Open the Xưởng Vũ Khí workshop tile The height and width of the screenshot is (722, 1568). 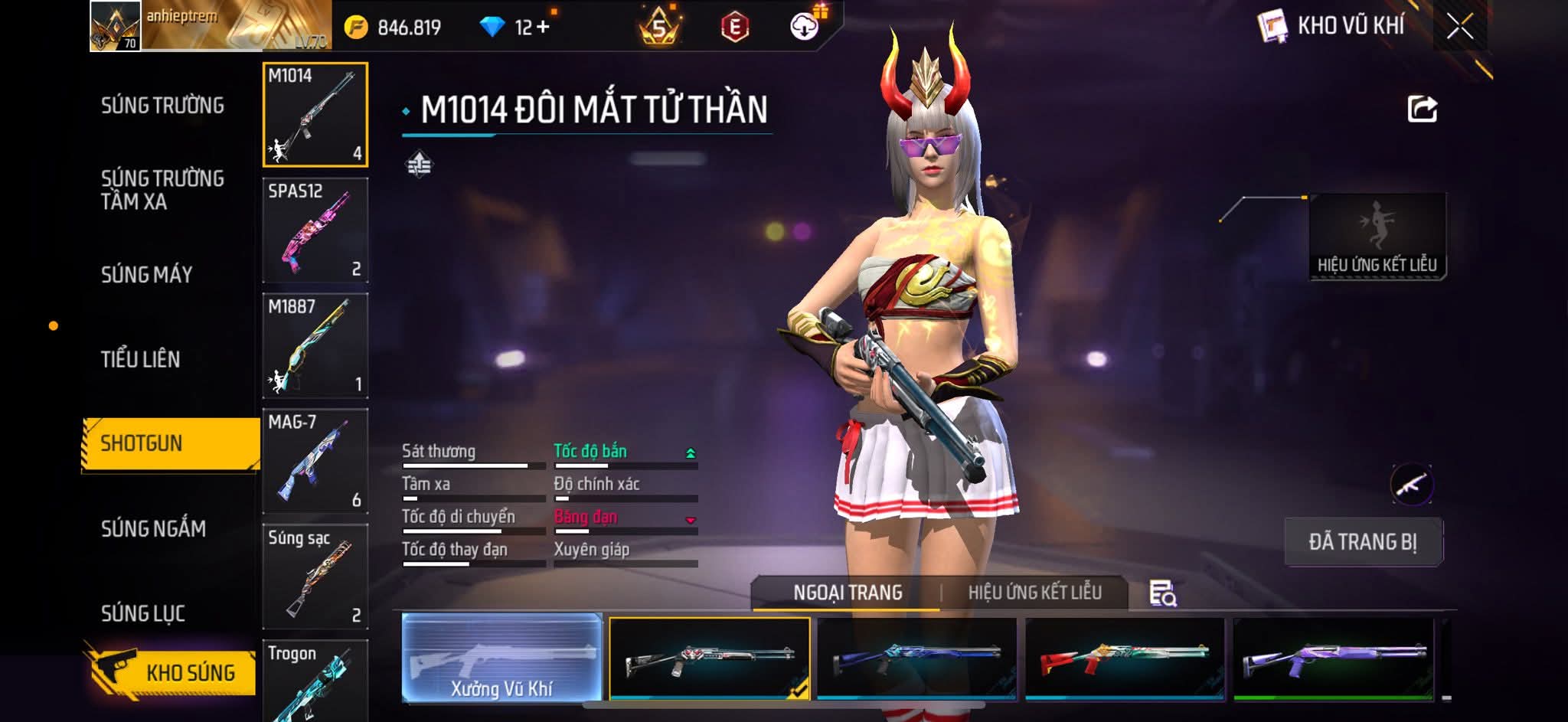pyautogui.click(x=501, y=658)
